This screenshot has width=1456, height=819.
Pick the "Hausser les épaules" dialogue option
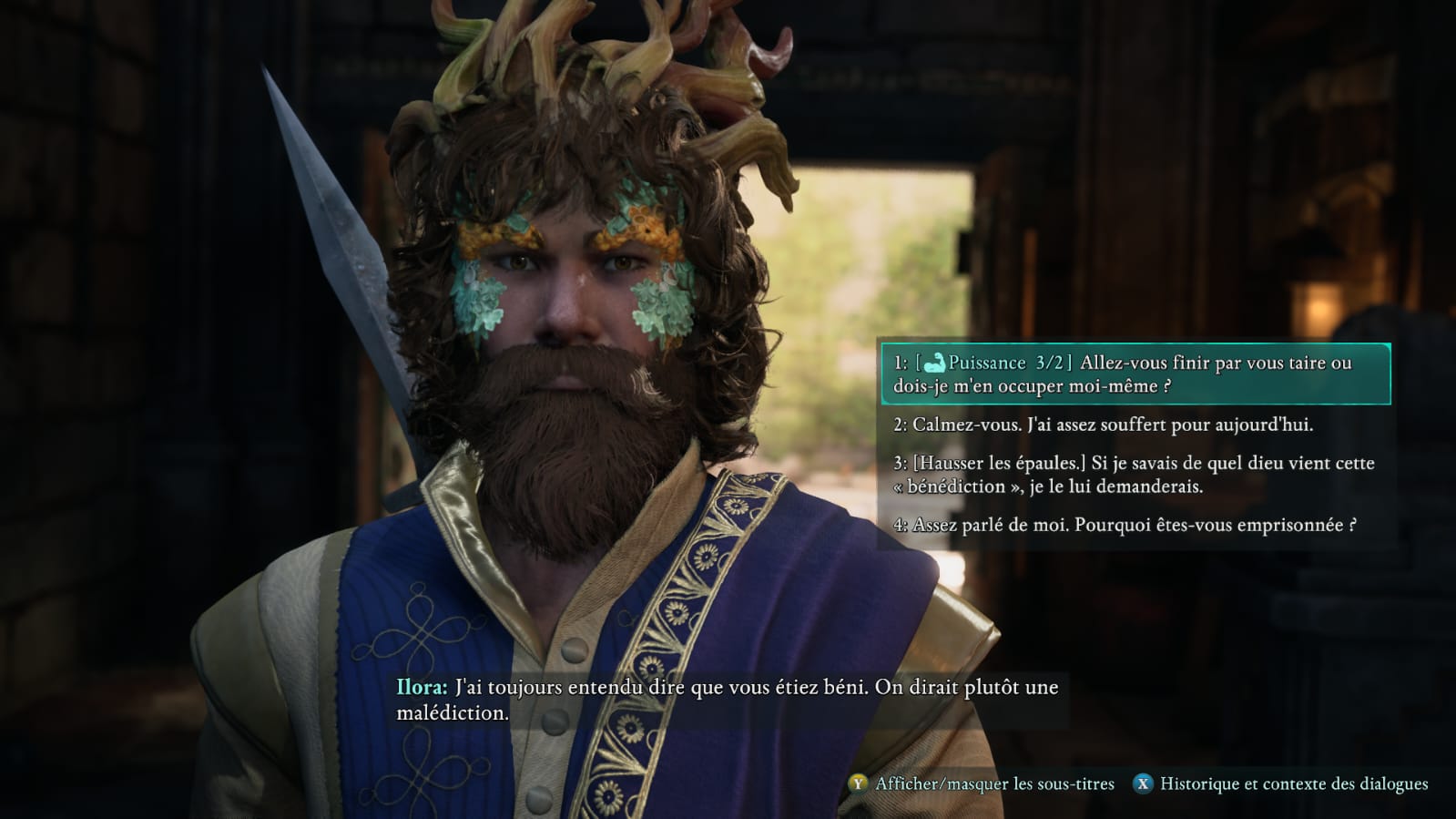click(1134, 475)
